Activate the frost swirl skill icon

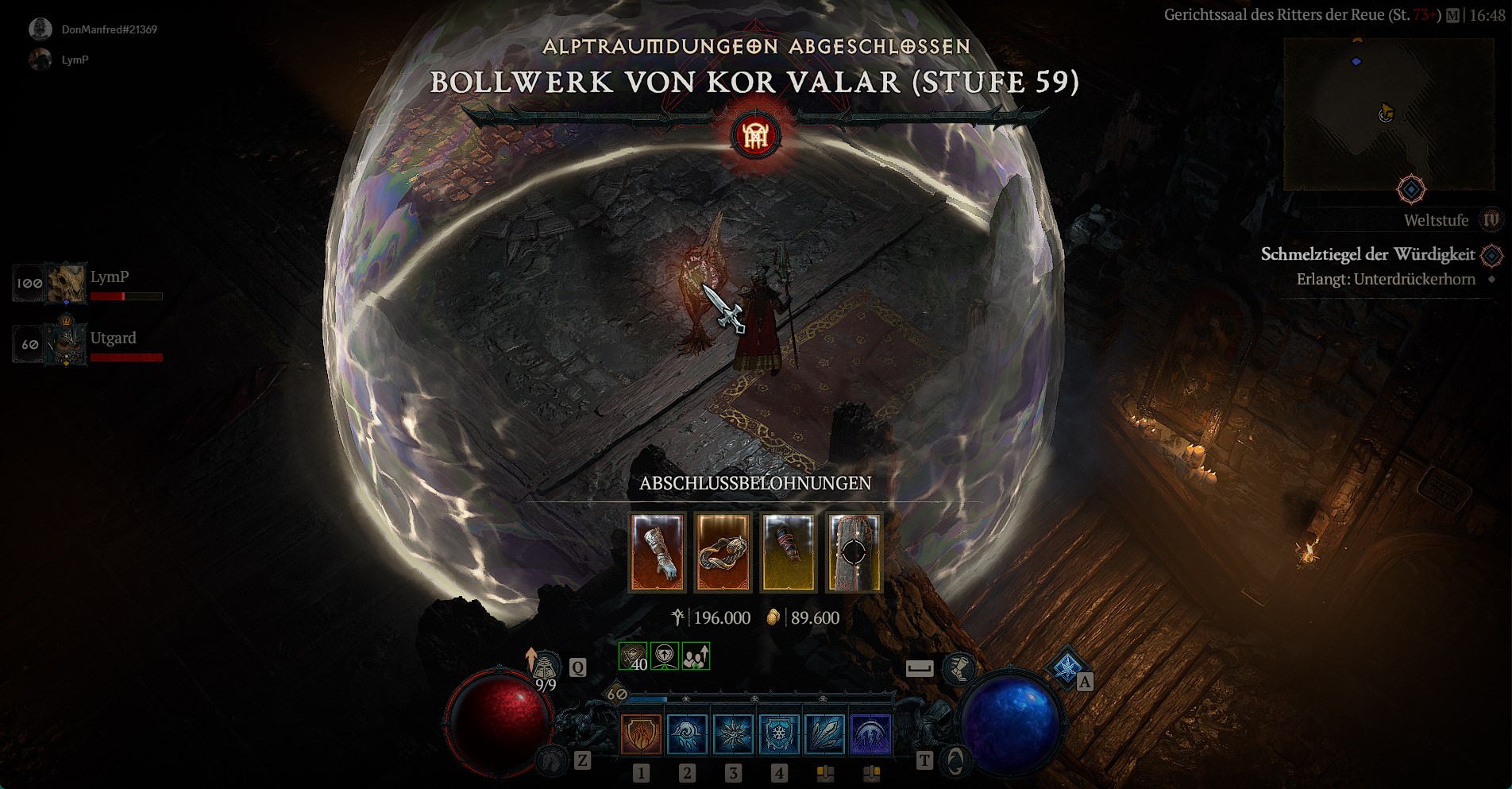click(x=687, y=733)
